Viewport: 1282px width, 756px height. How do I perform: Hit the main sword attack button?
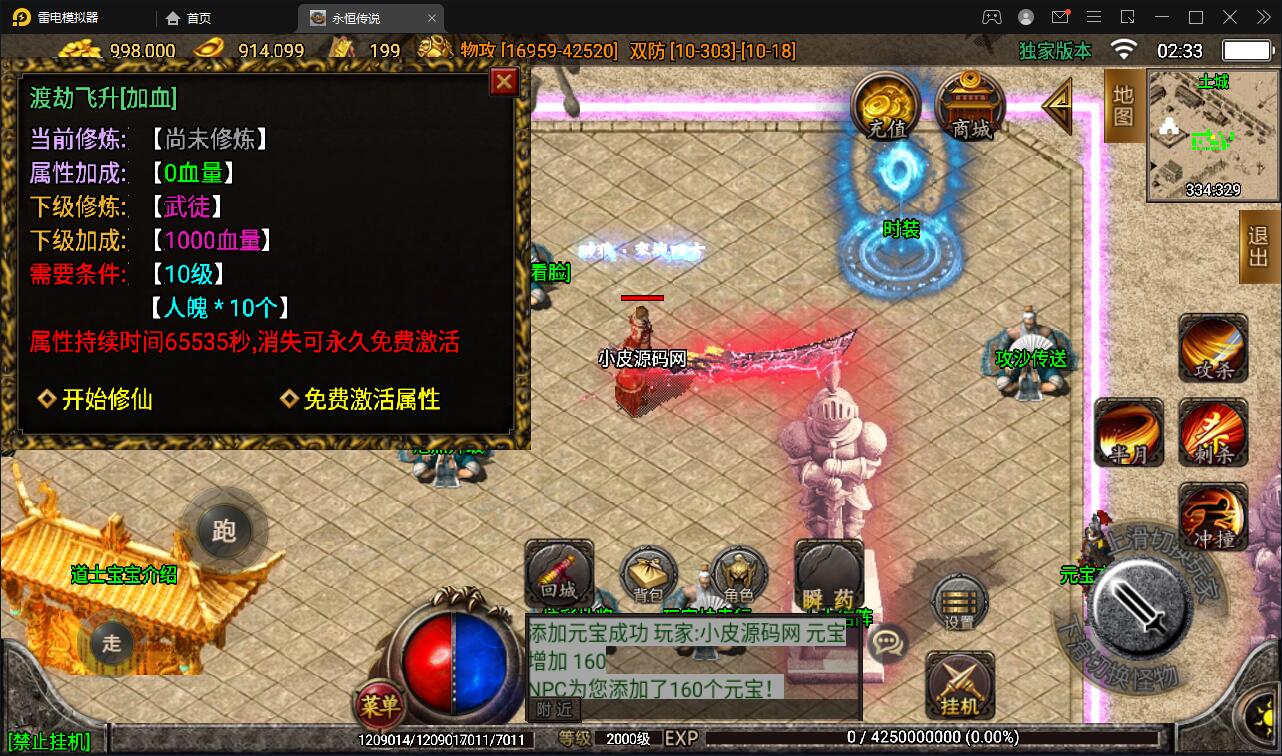click(x=1138, y=605)
